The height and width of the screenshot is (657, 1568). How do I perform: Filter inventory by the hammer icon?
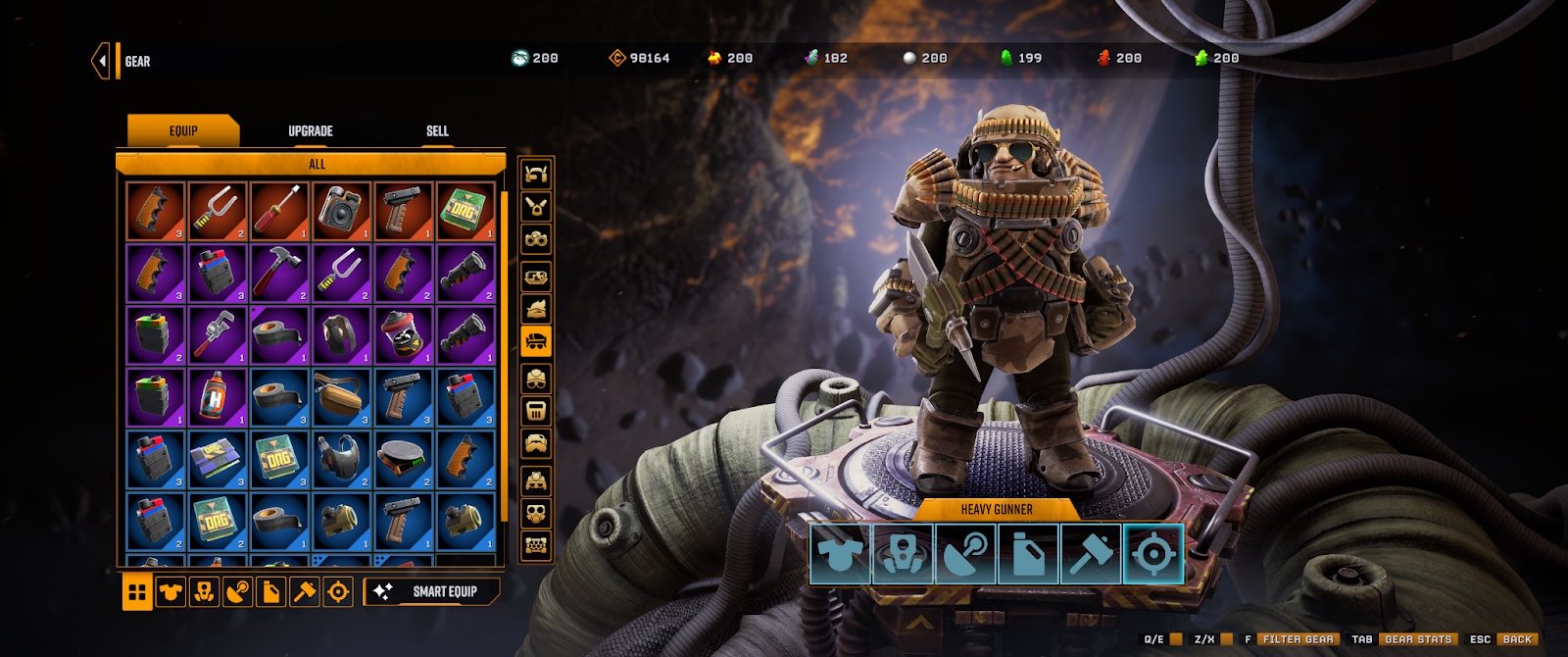coord(305,592)
